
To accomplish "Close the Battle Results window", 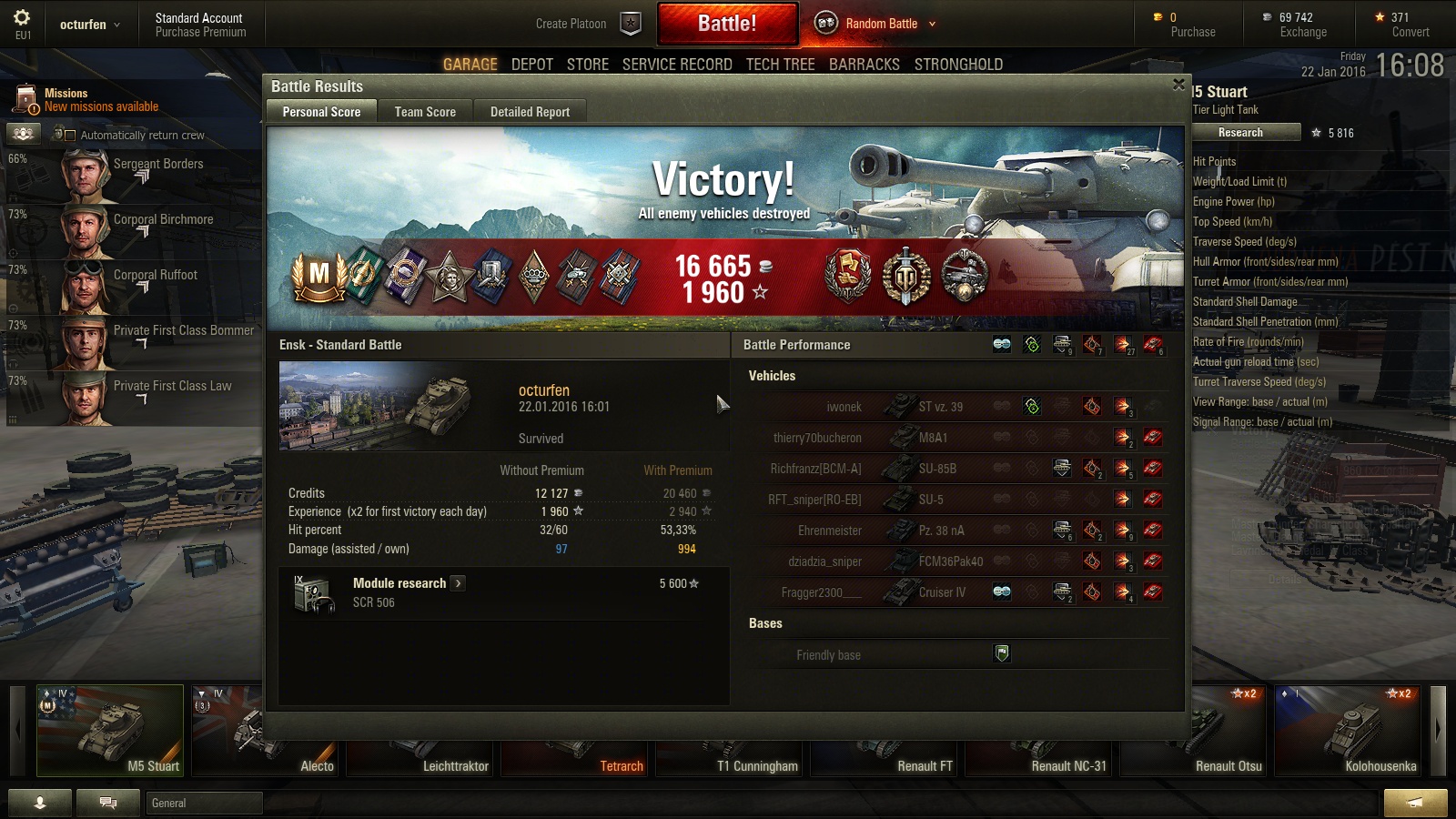I will tap(1178, 85).
